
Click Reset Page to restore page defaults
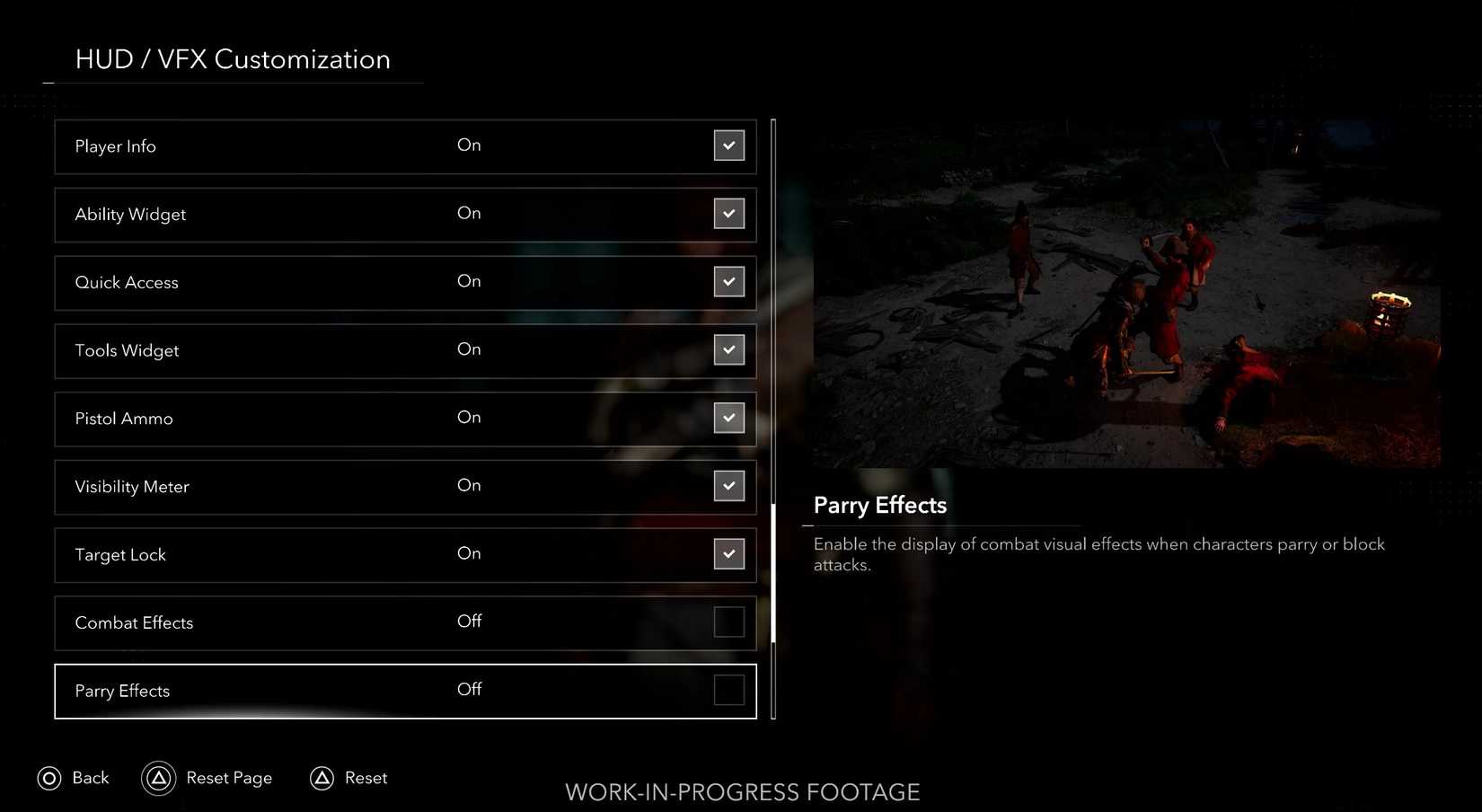point(228,778)
